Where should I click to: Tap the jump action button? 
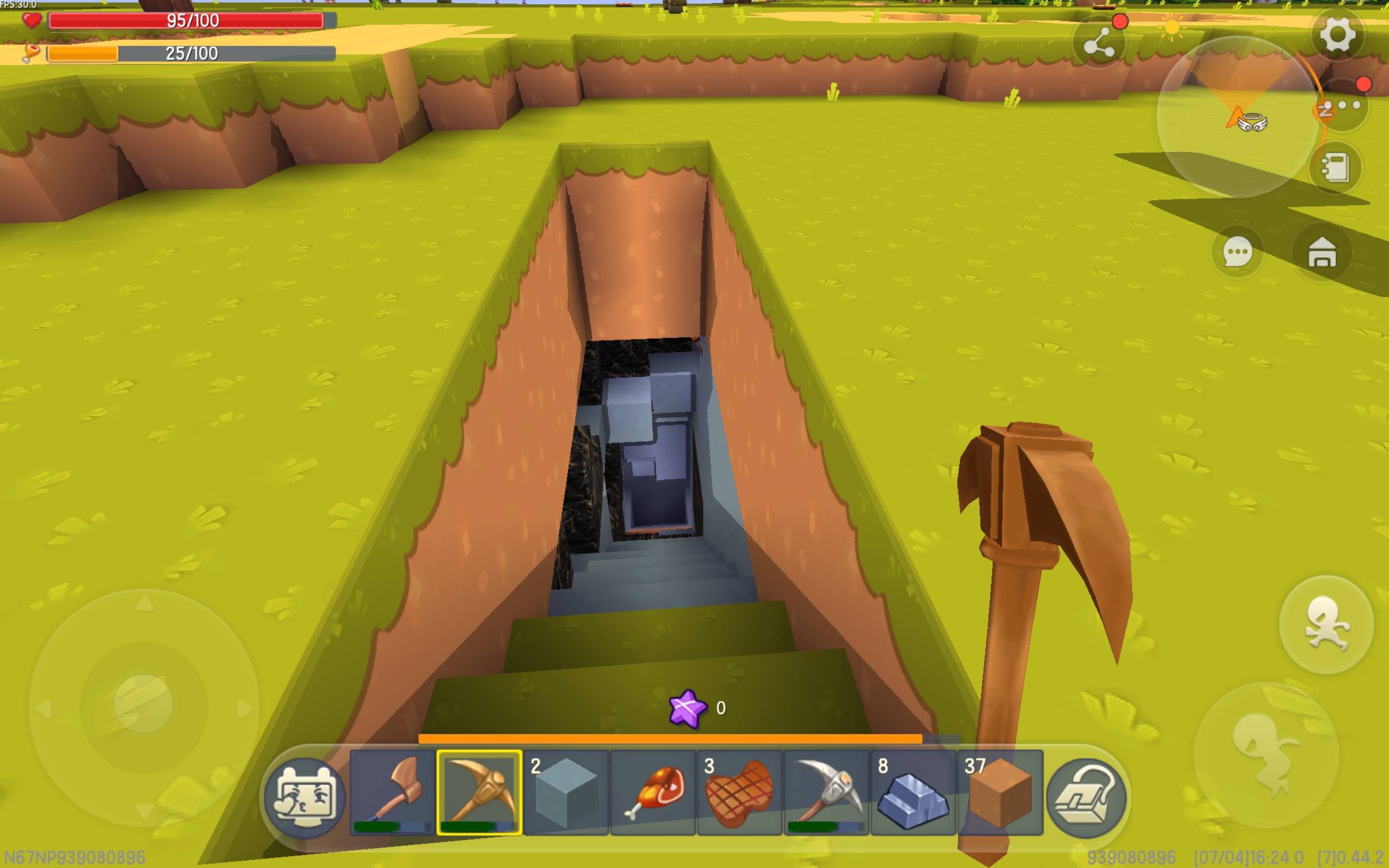[1326, 624]
